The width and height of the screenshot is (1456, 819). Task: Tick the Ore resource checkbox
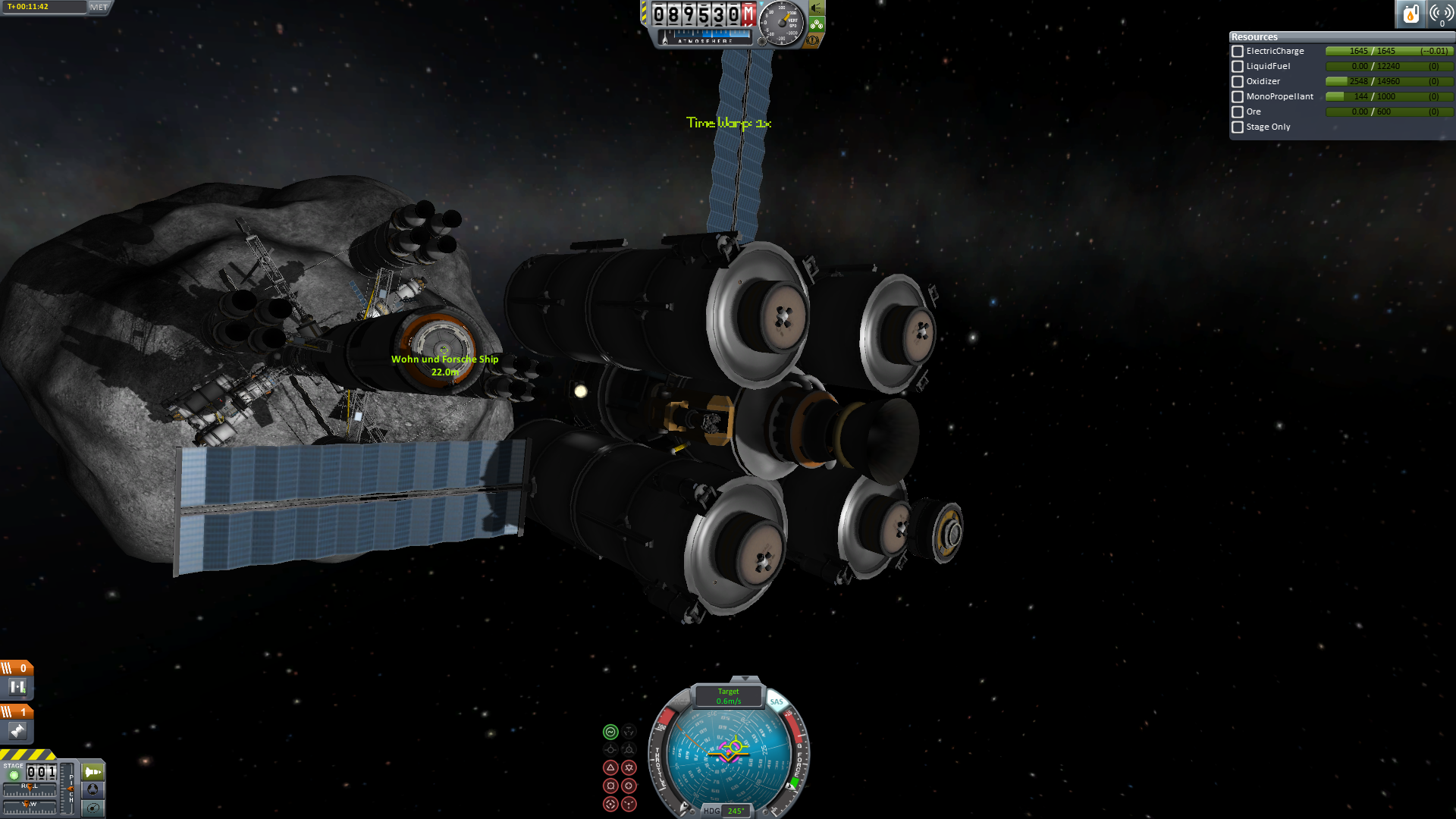coord(1238,112)
